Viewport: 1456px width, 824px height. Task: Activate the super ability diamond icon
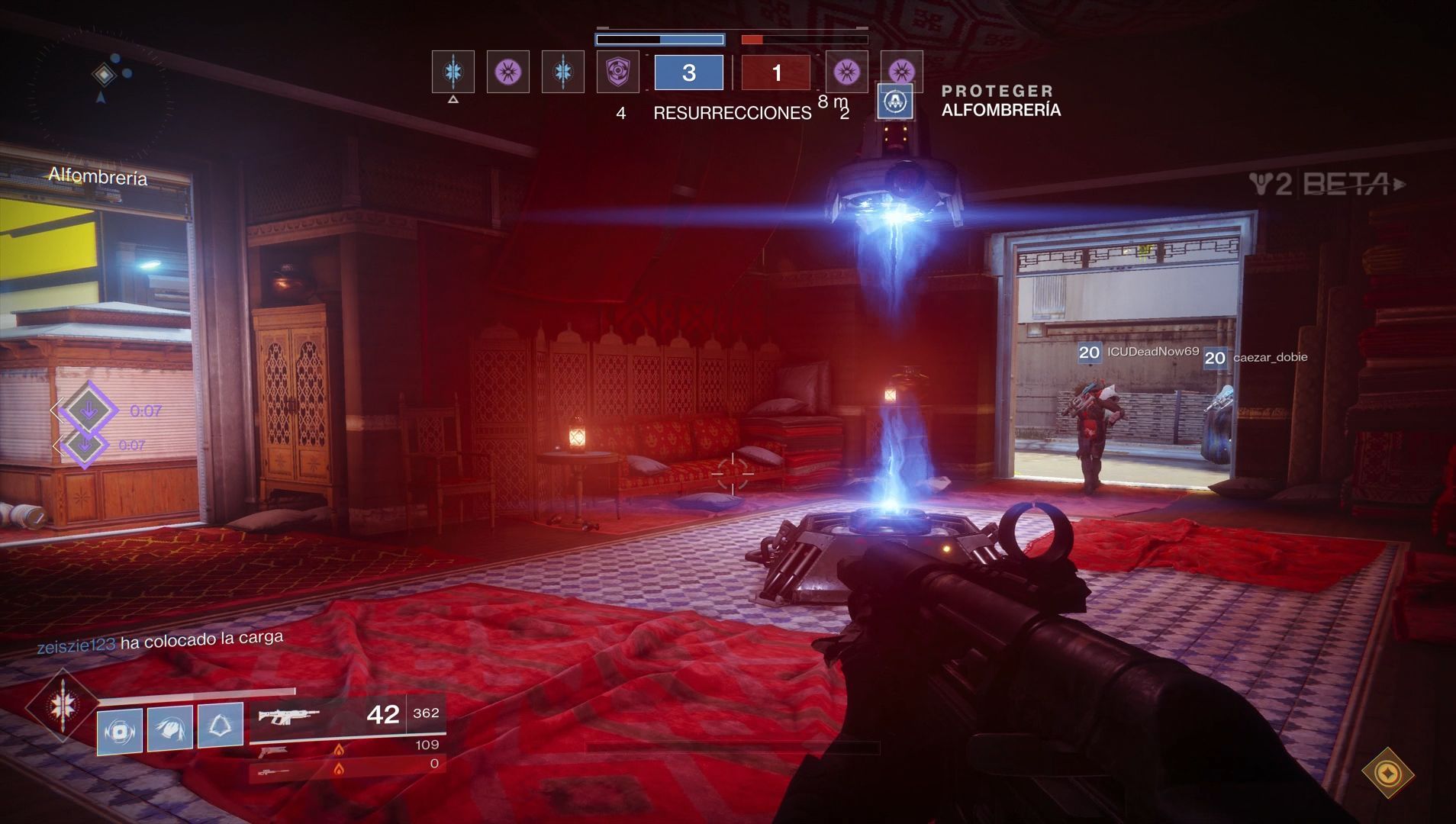[61, 706]
